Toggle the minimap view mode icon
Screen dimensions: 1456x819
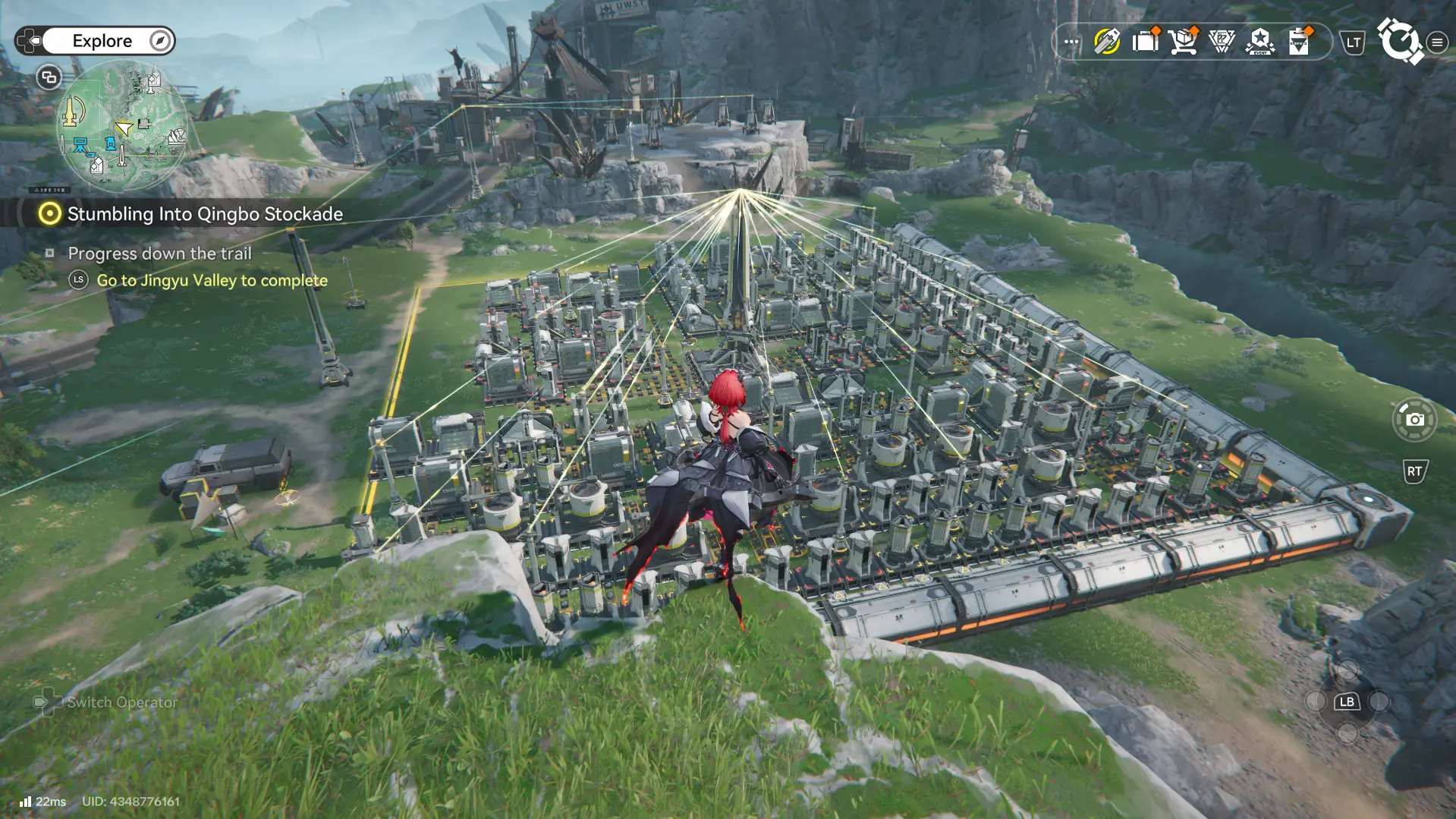[x=48, y=77]
